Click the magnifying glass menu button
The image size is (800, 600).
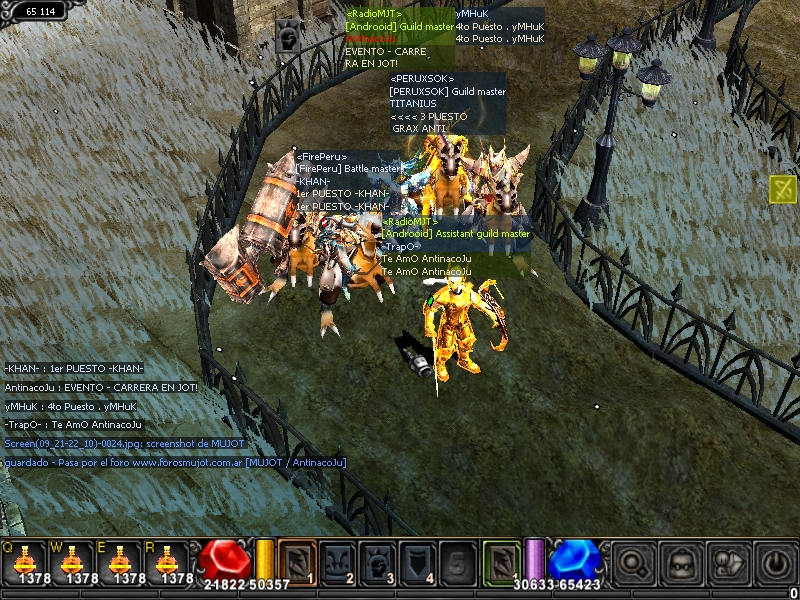[631, 563]
